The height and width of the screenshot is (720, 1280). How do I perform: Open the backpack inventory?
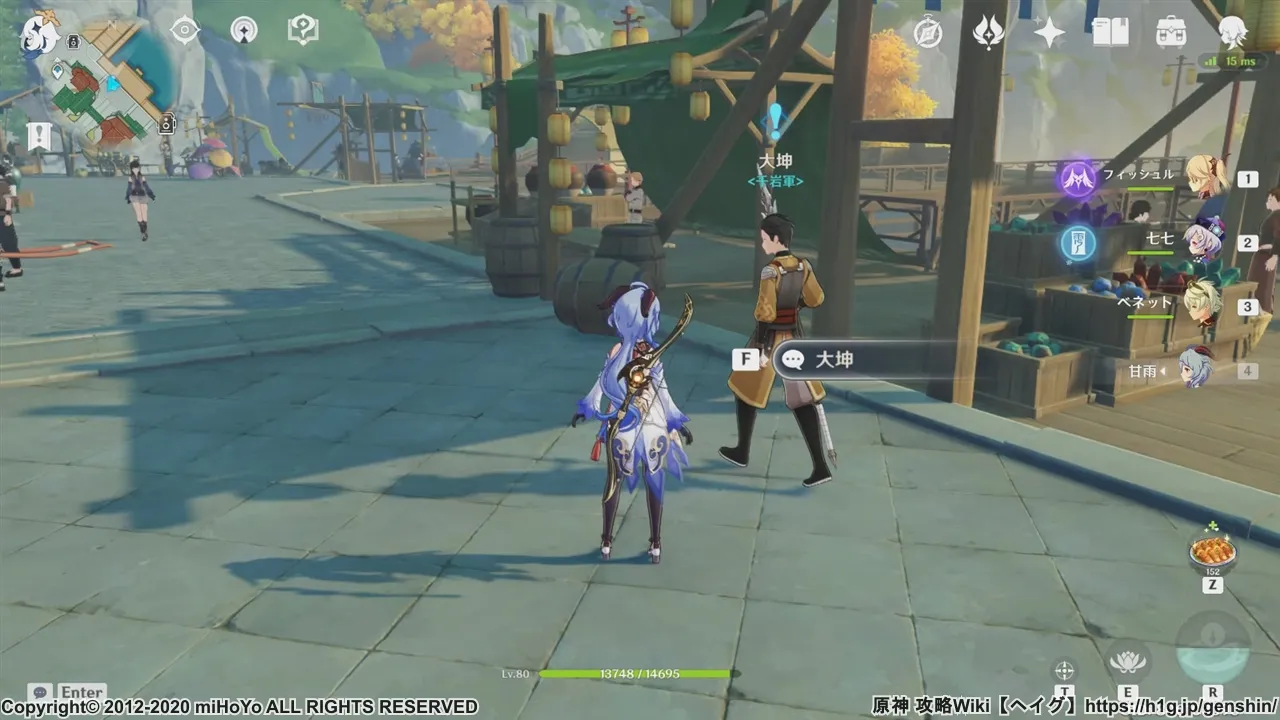click(x=1171, y=33)
